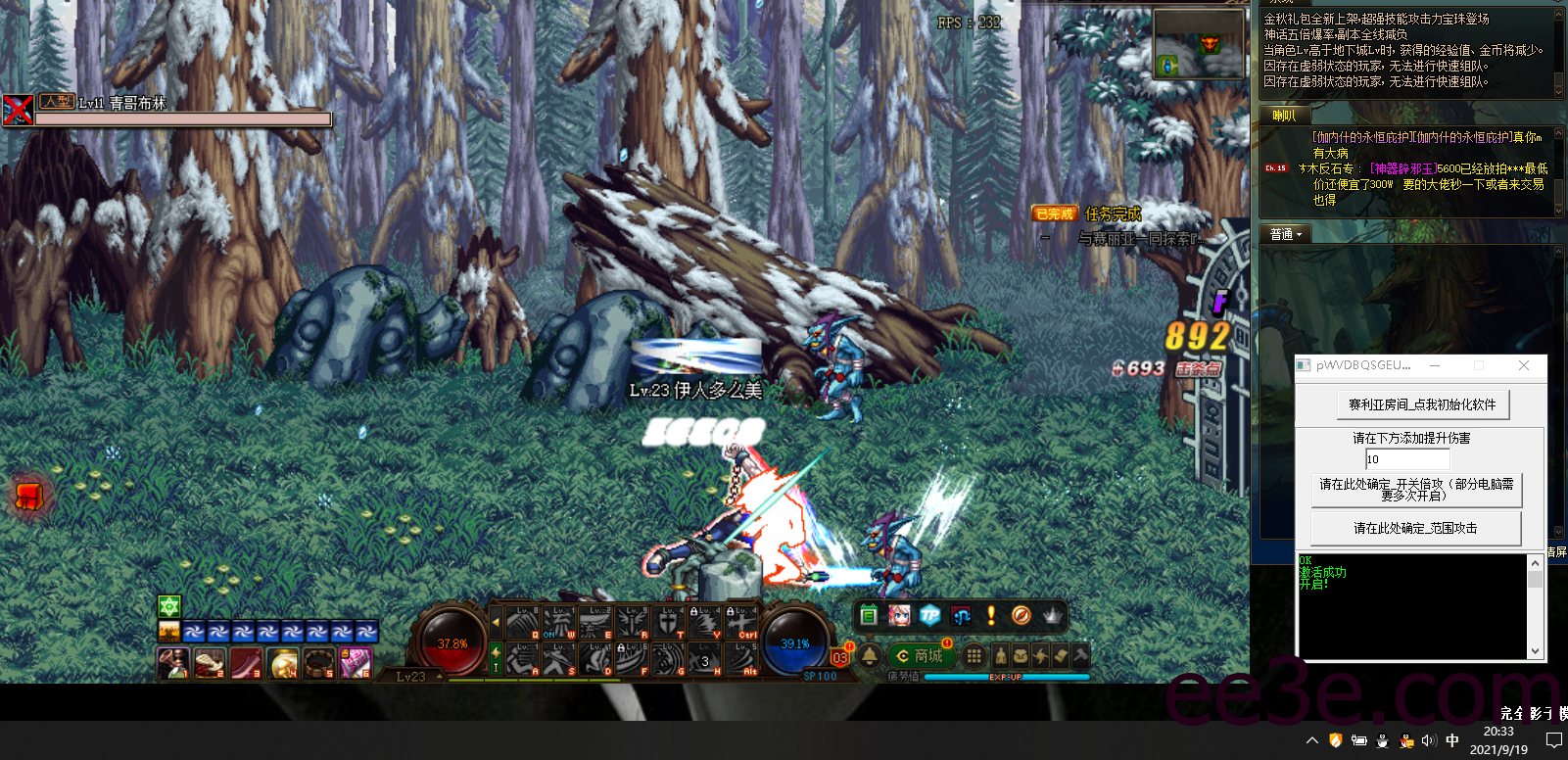This screenshot has height=760, width=1568.
Task: Activate the shield skill bound to T
Action: [668, 622]
